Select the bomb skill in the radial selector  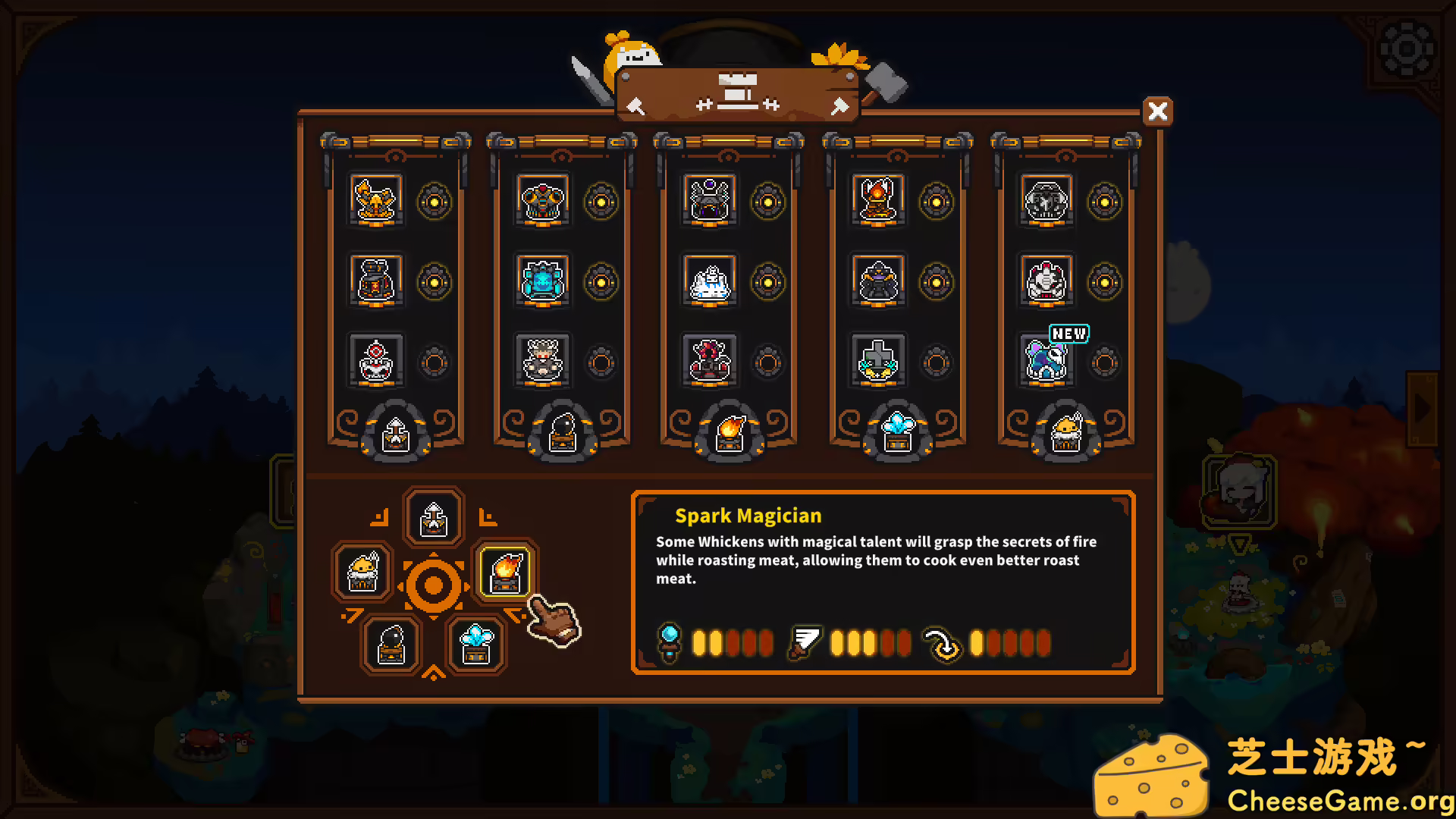tap(392, 644)
